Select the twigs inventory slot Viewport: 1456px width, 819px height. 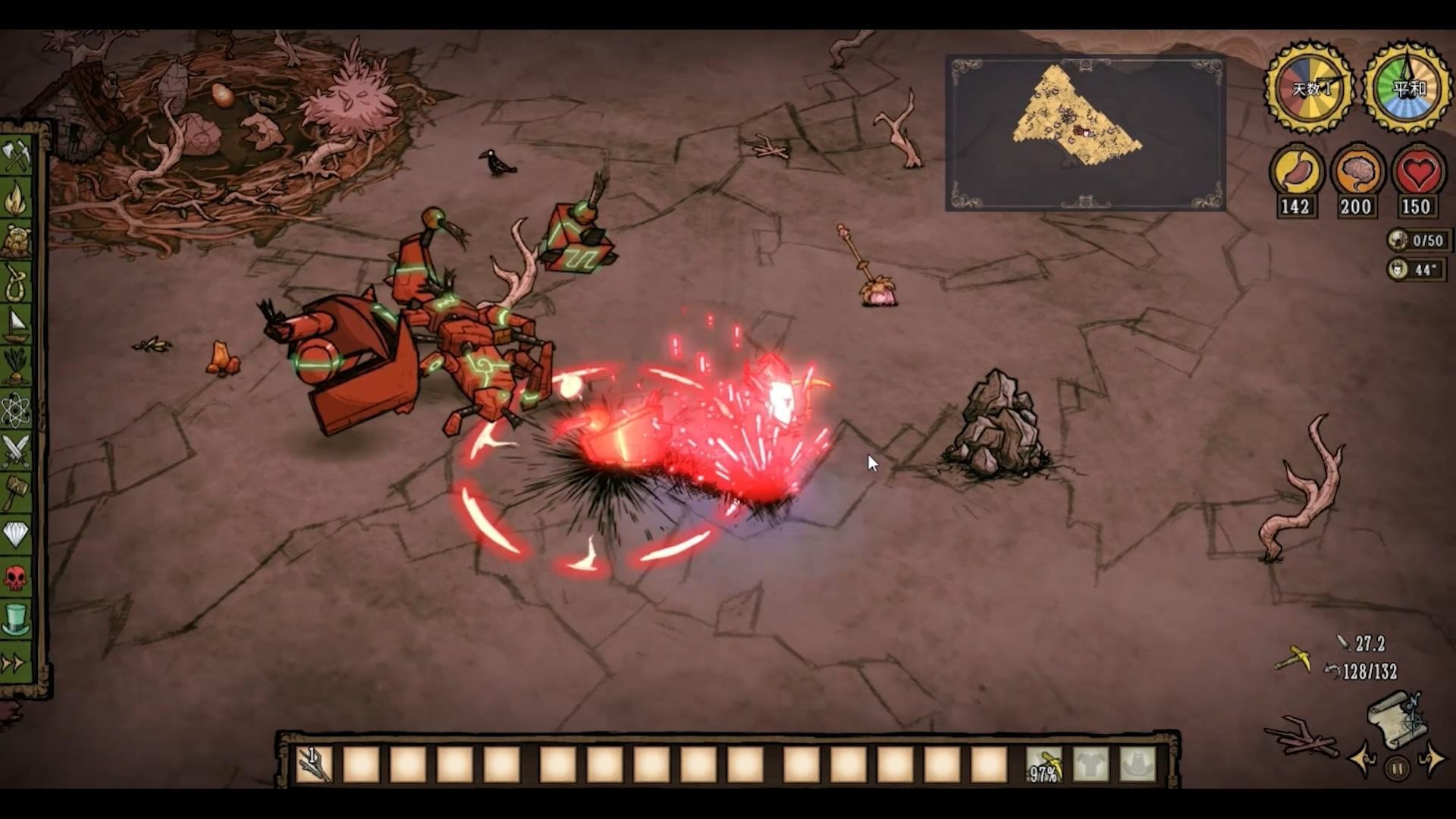[x=313, y=764]
